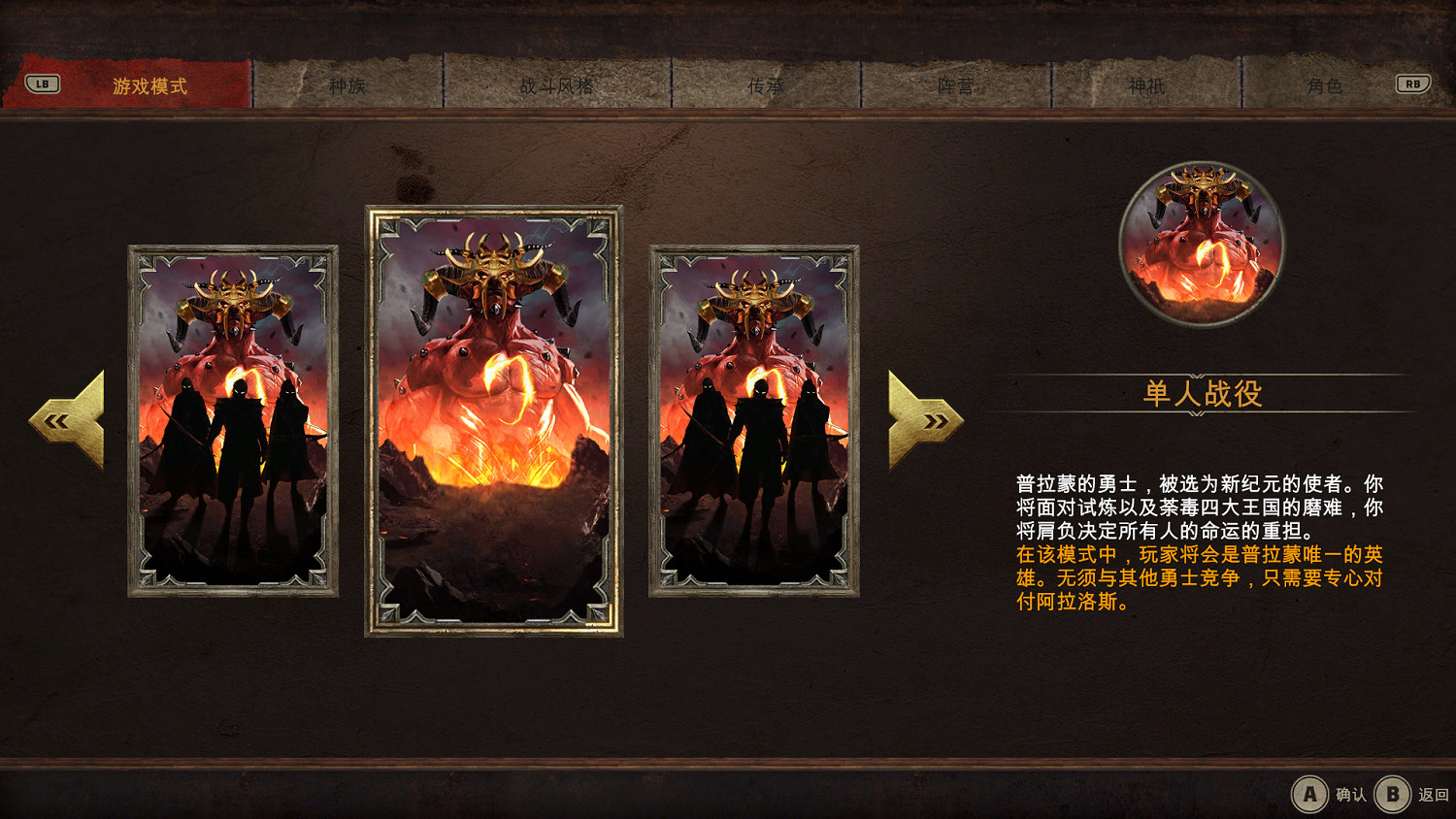Screen dimensions: 1456x819
Task: Click the RB shoulder button icon
Action: 1413,83
